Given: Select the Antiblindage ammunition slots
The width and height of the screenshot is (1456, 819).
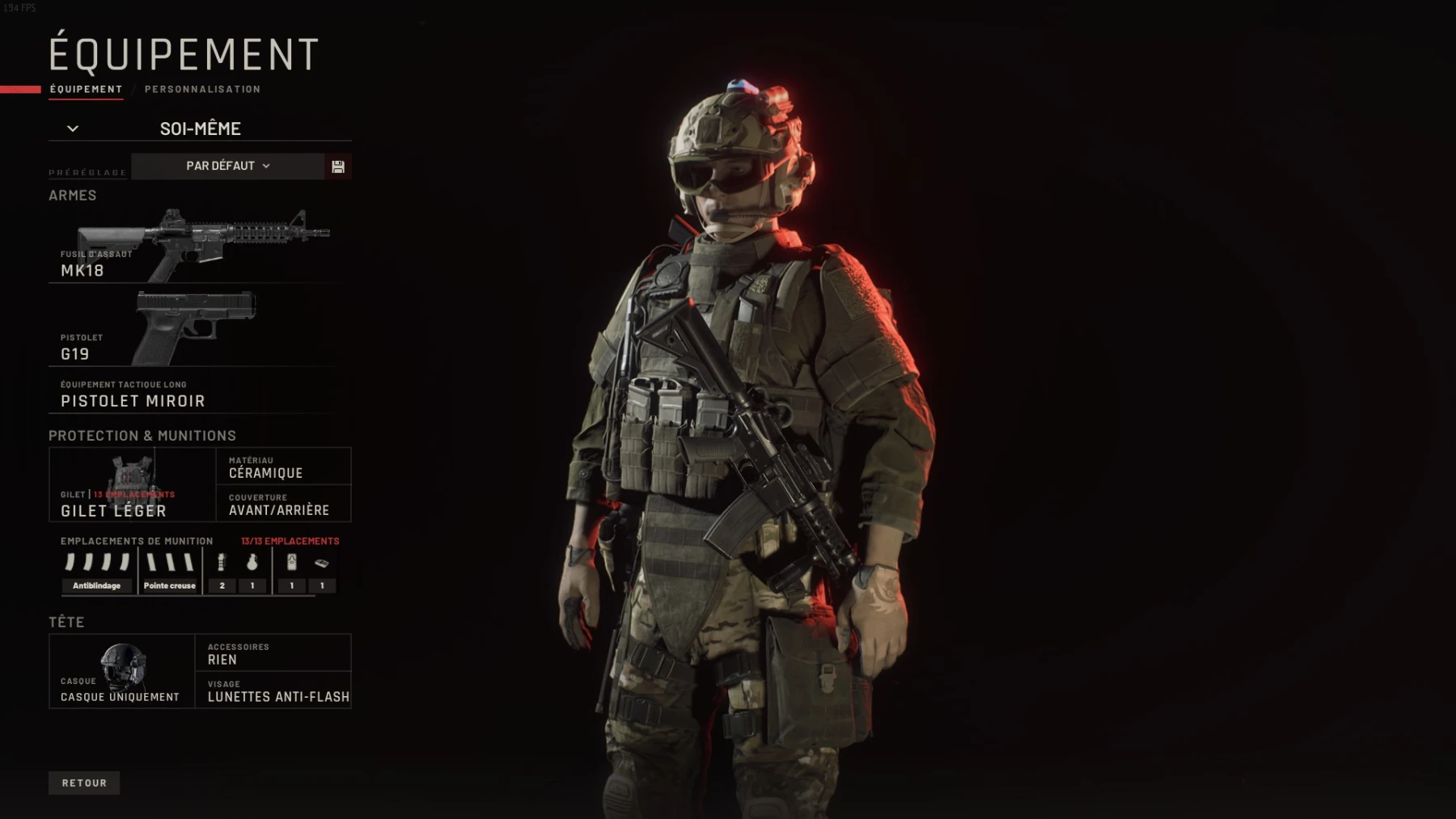Looking at the screenshot, I should (x=97, y=571).
